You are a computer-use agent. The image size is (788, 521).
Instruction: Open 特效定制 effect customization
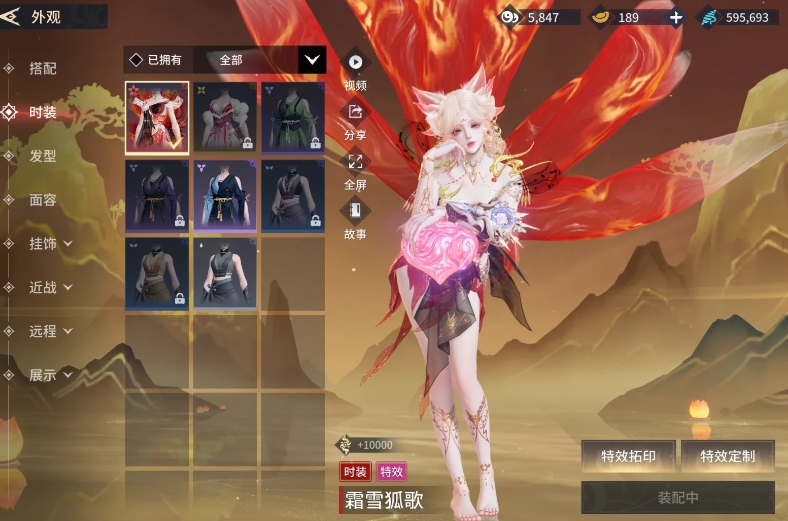[x=727, y=456]
